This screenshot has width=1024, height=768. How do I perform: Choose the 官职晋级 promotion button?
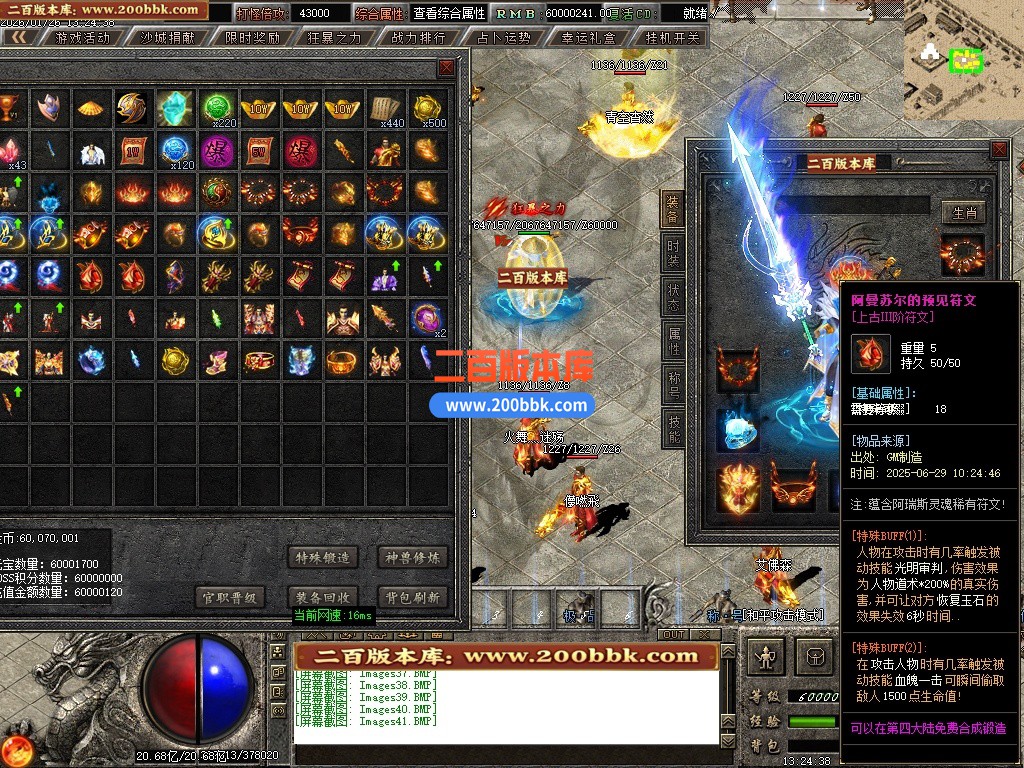pyautogui.click(x=230, y=597)
